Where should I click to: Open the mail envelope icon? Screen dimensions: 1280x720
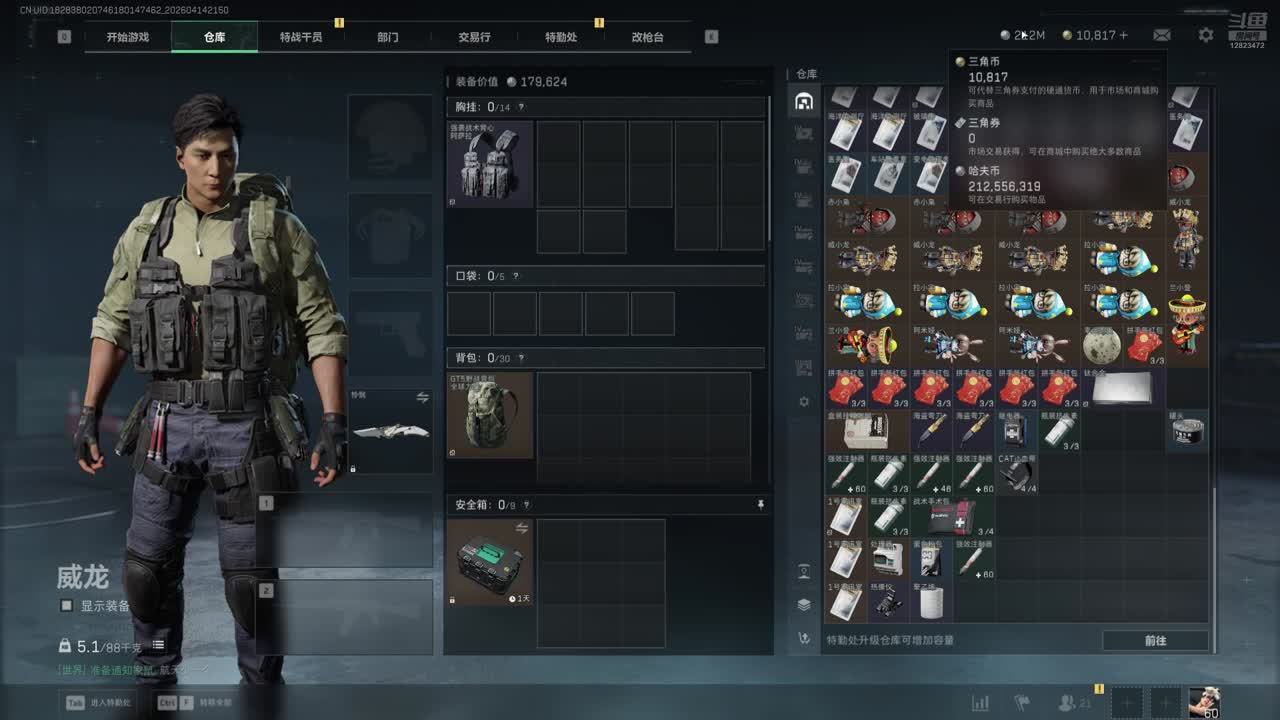pyautogui.click(x=1162, y=35)
